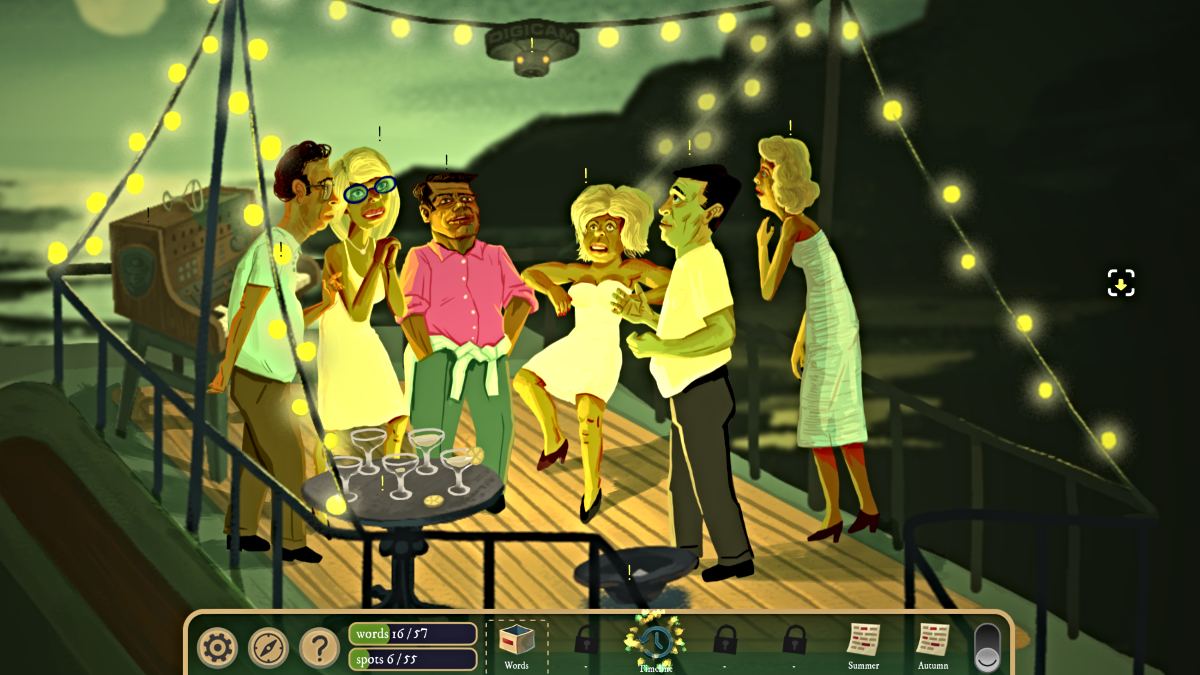Click the compass navigation button
This screenshot has height=675, width=1200.
pyautogui.click(x=268, y=647)
